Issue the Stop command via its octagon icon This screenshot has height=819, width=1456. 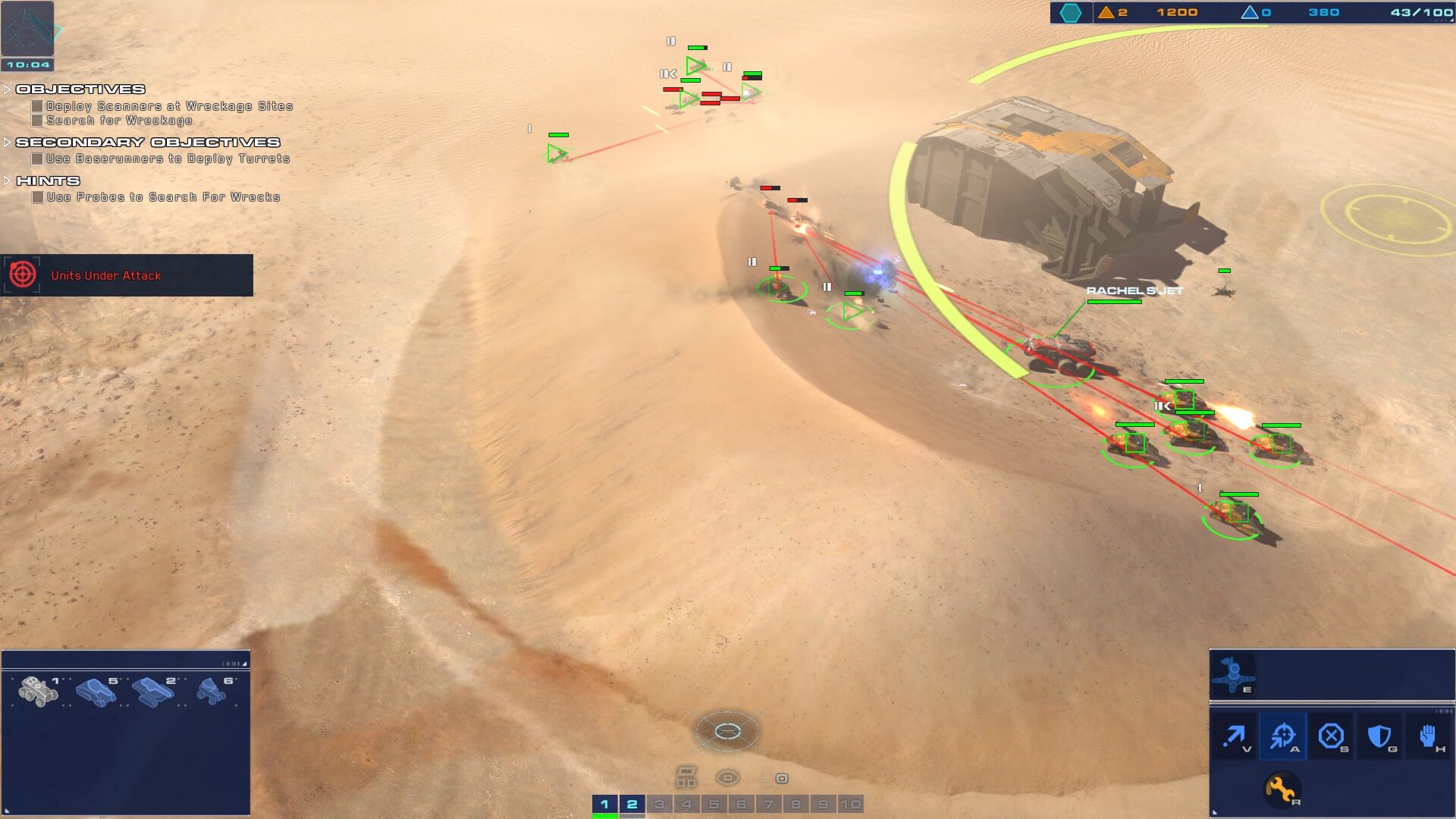pyautogui.click(x=1332, y=734)
